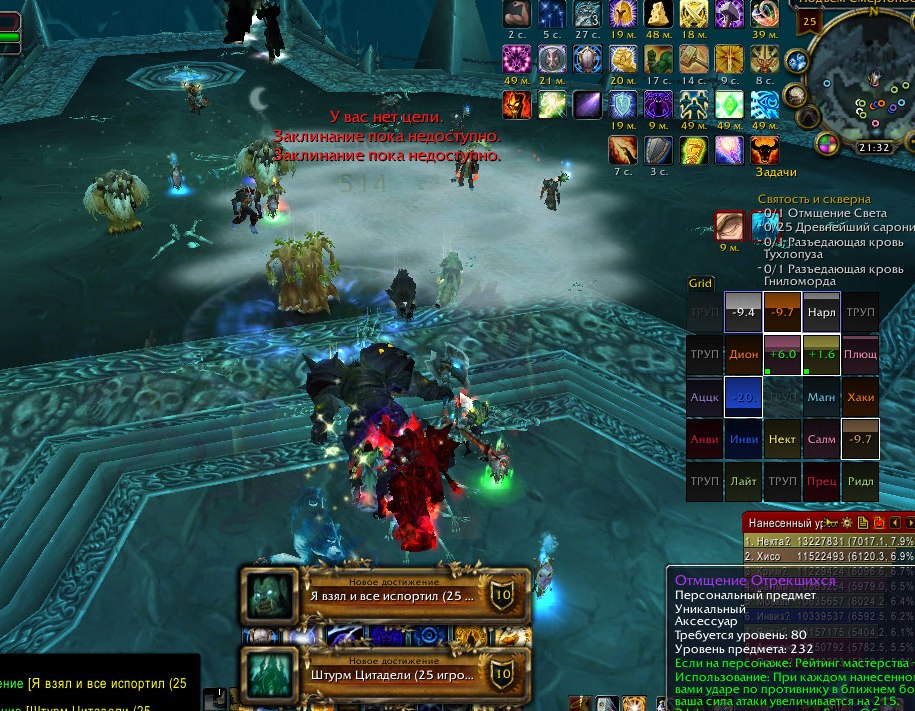Click the flexed arm buff icon

pos(517,14)
